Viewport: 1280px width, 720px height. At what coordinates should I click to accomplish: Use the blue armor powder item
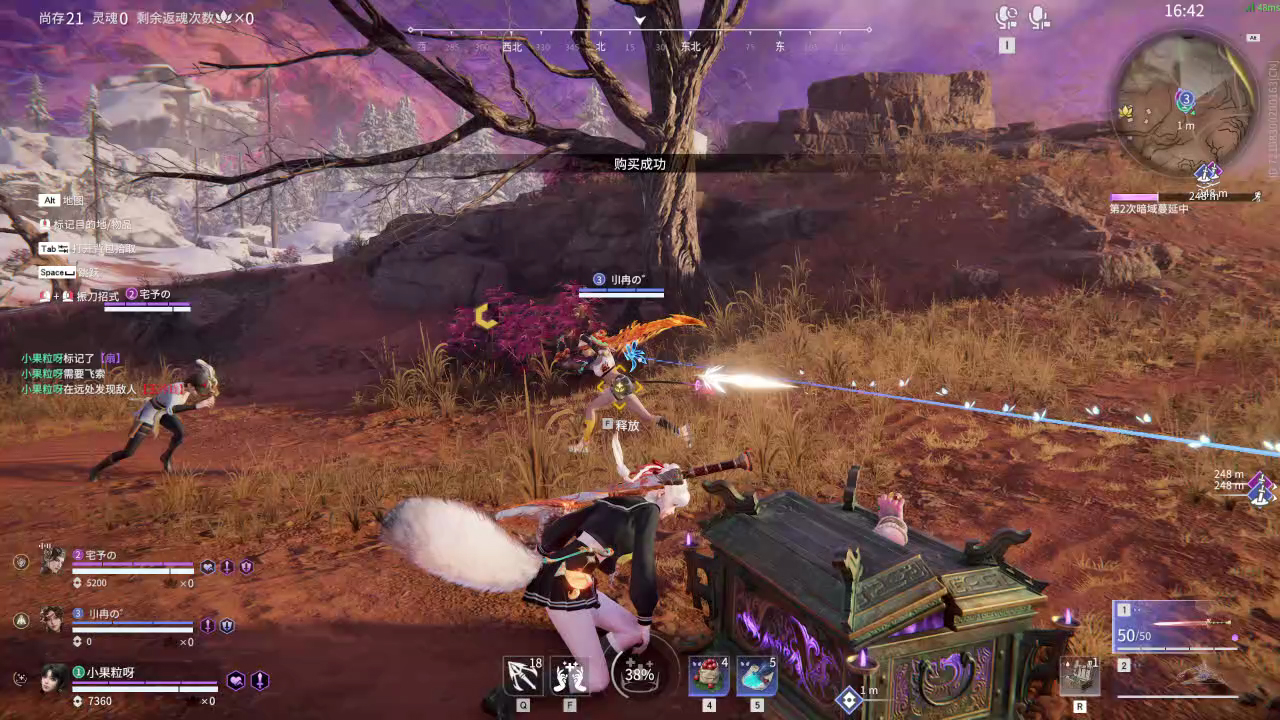pos(756,676)
